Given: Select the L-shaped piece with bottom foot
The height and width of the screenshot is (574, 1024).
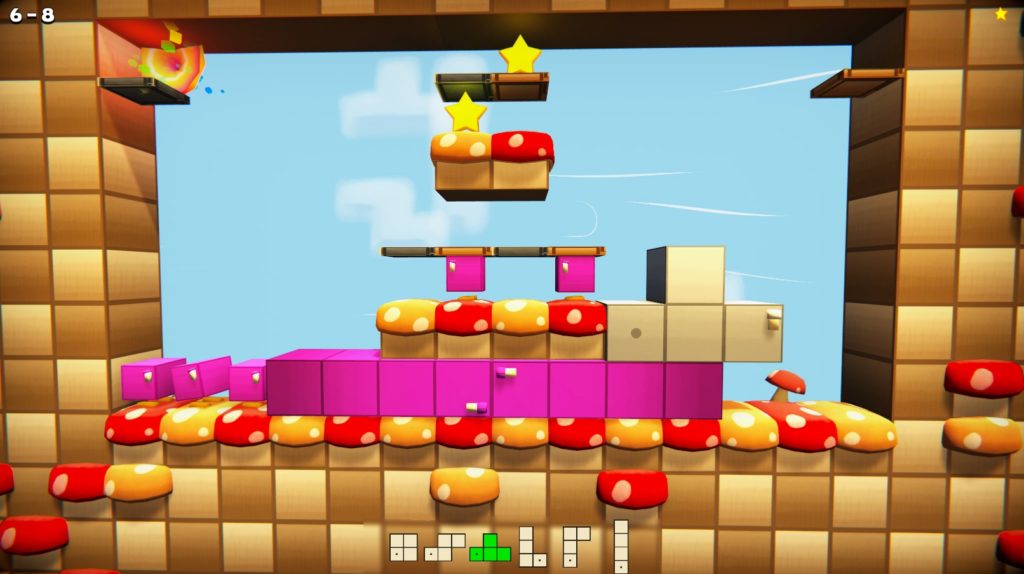Looking at the screenshot, I should pyautogui.click(x=530, y=547).
